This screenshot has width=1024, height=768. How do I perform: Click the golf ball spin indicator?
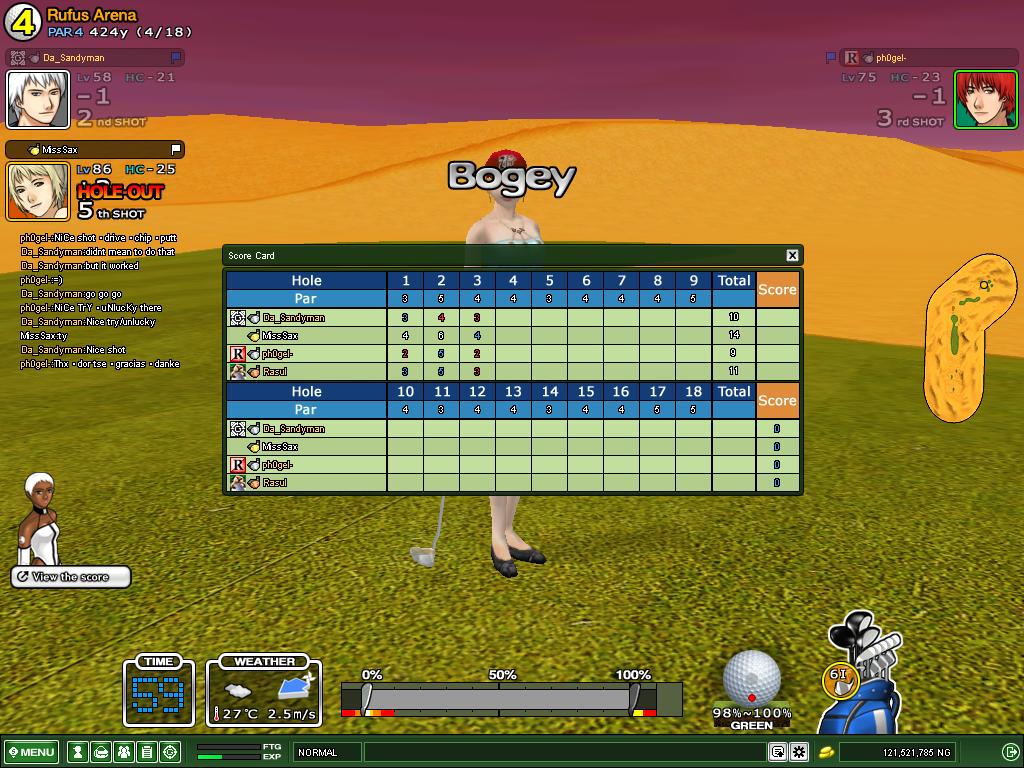click(751, 678)
